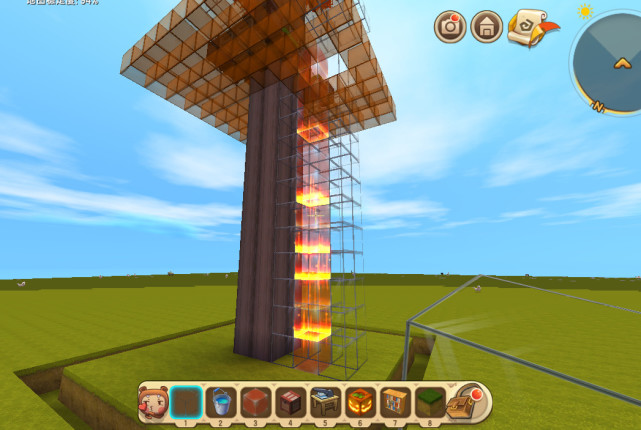Select the glowing pumpkin lantern slot
Image resolution: width=641 pixels, height=430 pixels.
coord(359,403)
